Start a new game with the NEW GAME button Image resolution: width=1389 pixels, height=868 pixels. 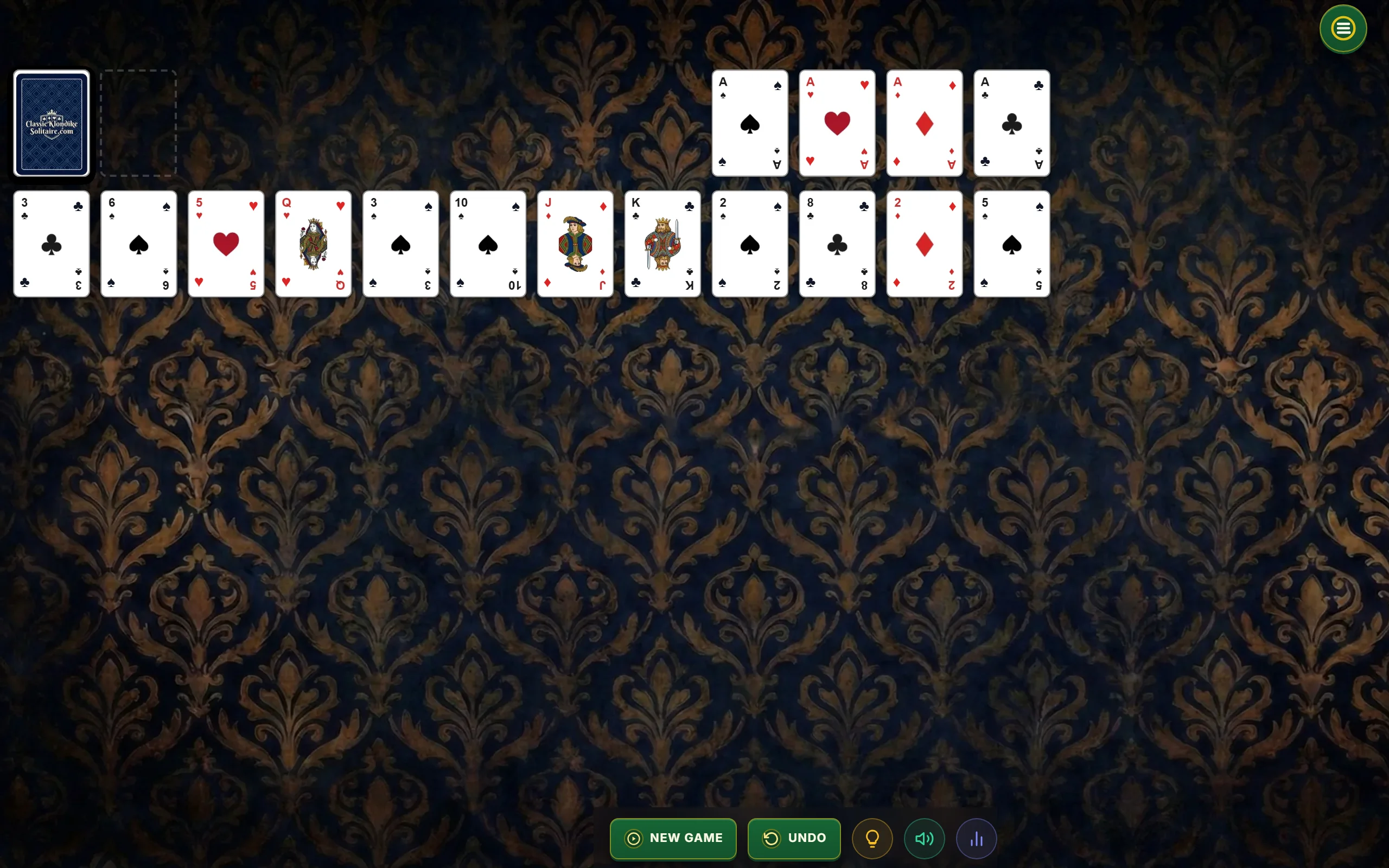click(673, 838)
